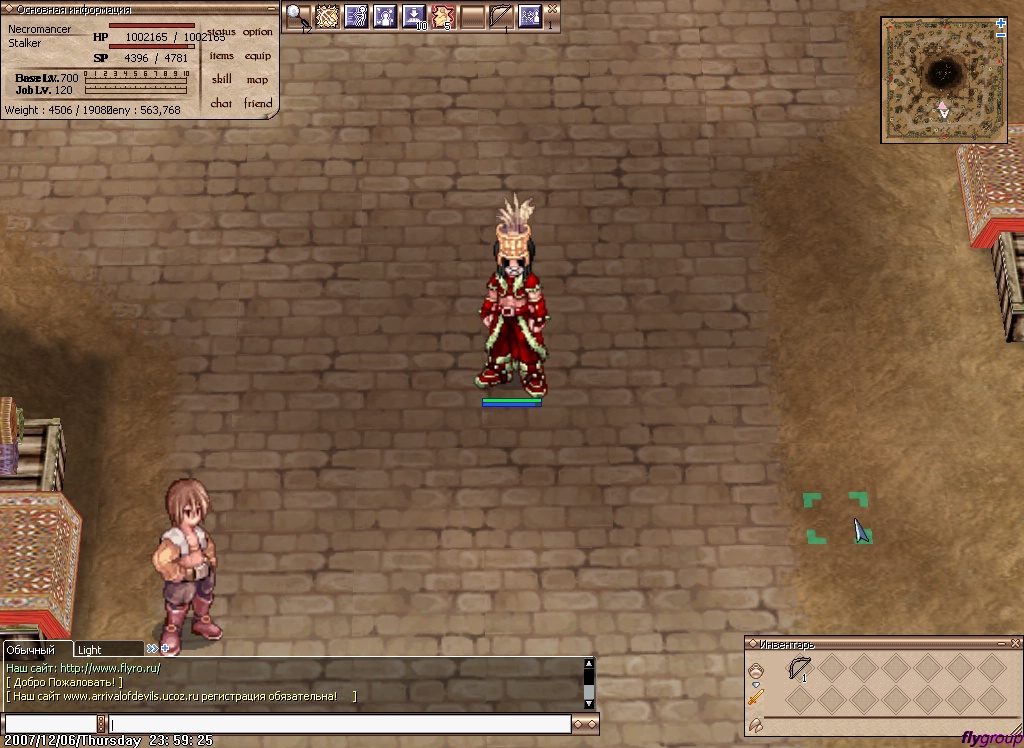Screen dimensions: 1024x748
Task: Open the map button in basic info
Action: 257,80
